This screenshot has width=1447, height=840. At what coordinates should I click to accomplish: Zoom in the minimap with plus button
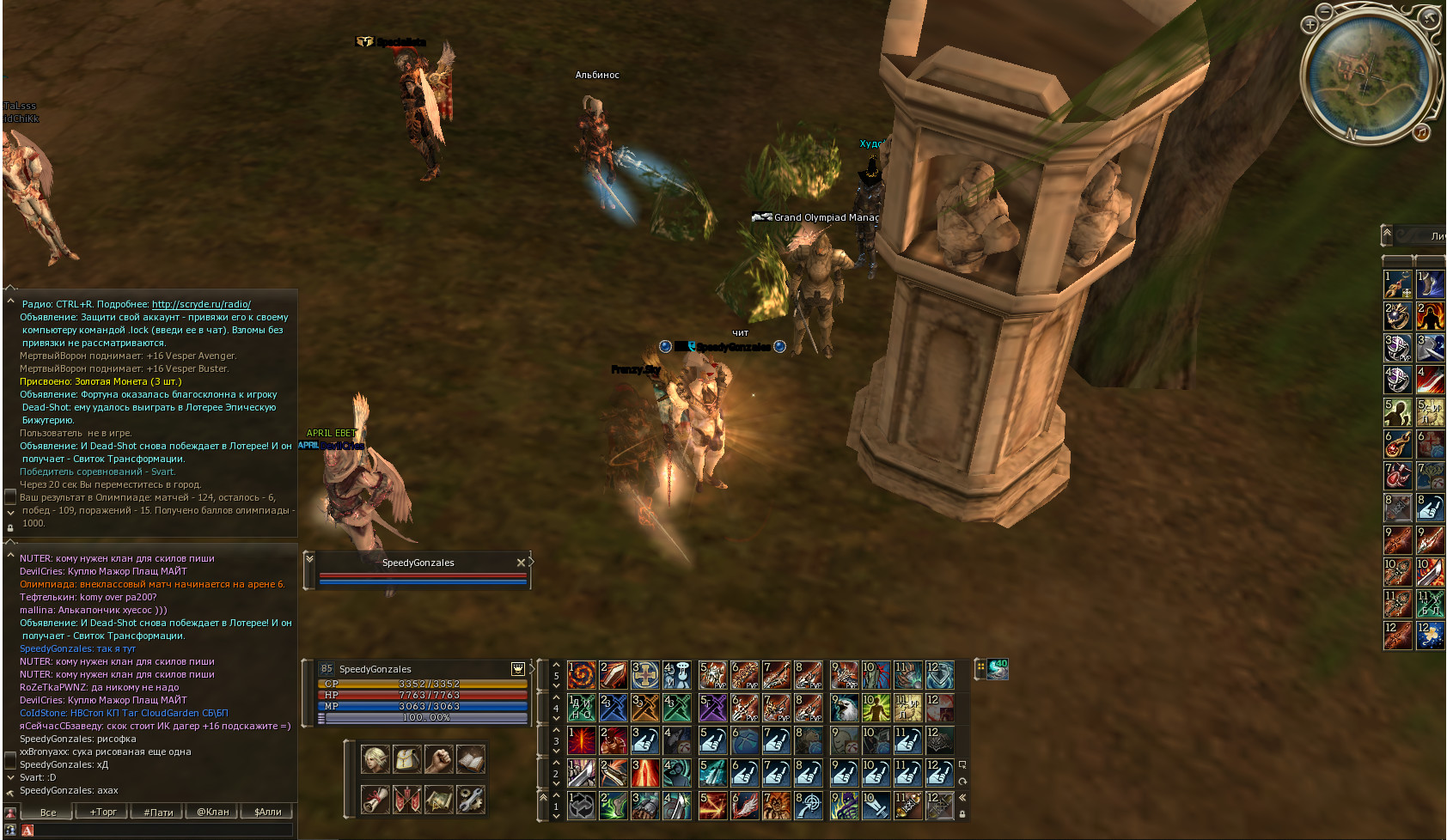click(1310, 25)
